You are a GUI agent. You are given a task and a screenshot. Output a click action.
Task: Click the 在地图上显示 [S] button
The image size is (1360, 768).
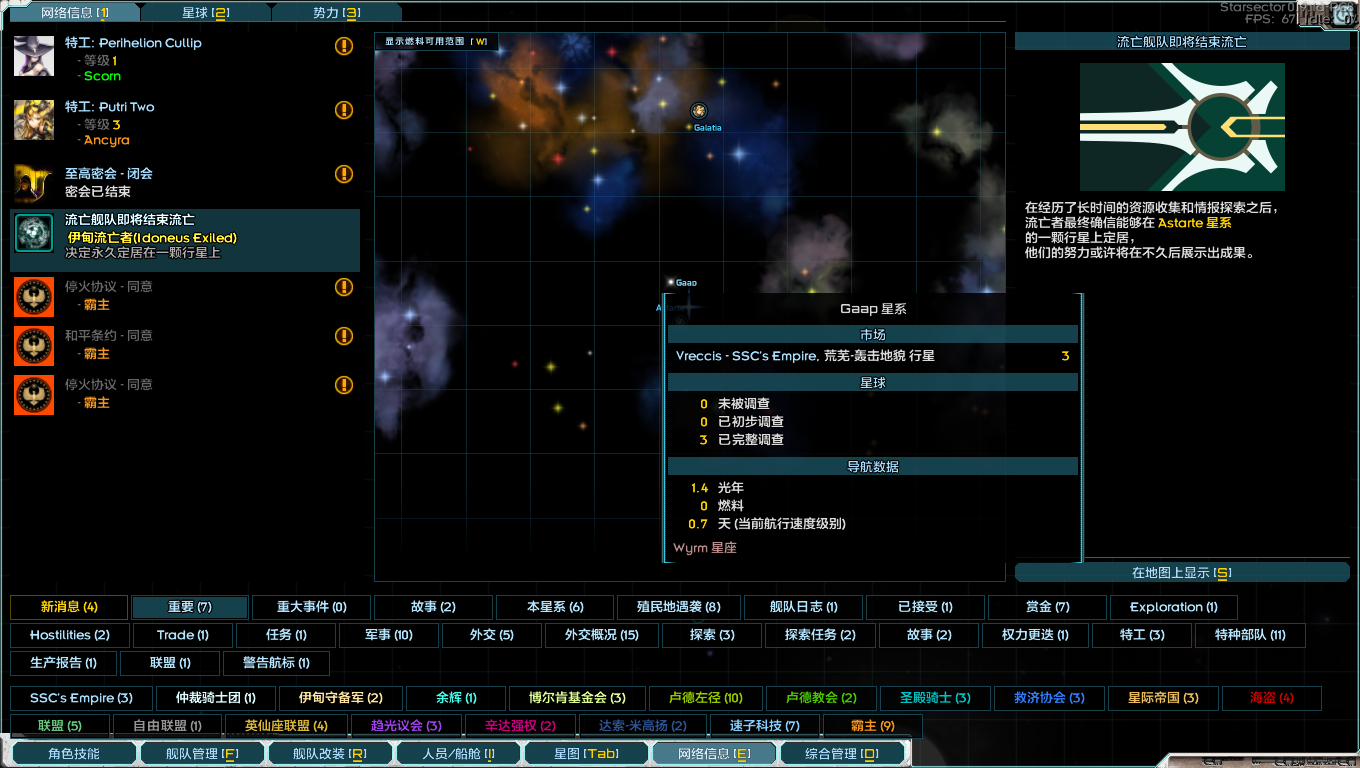pos(1181,571)
